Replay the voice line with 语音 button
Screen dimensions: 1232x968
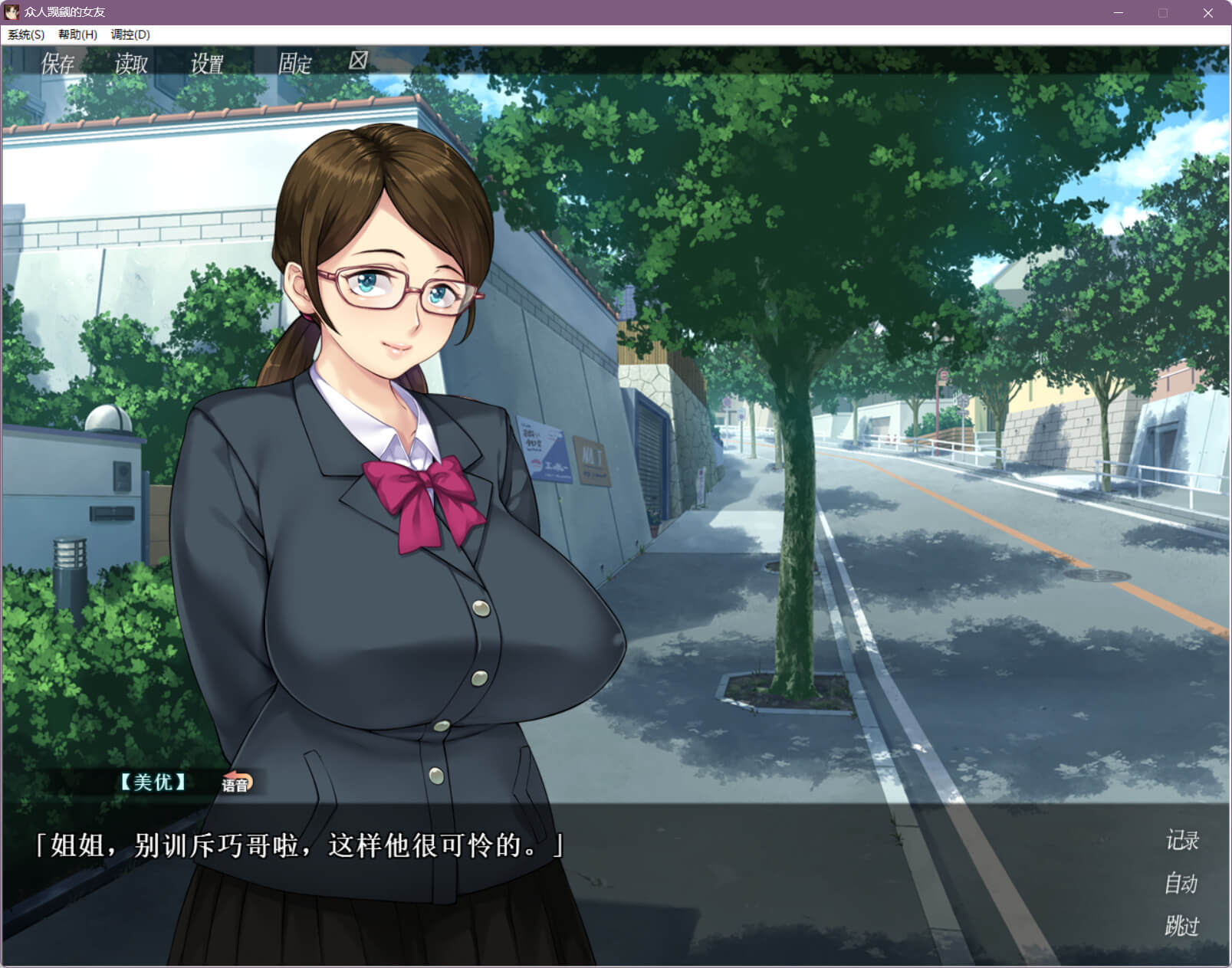(236, 783)
